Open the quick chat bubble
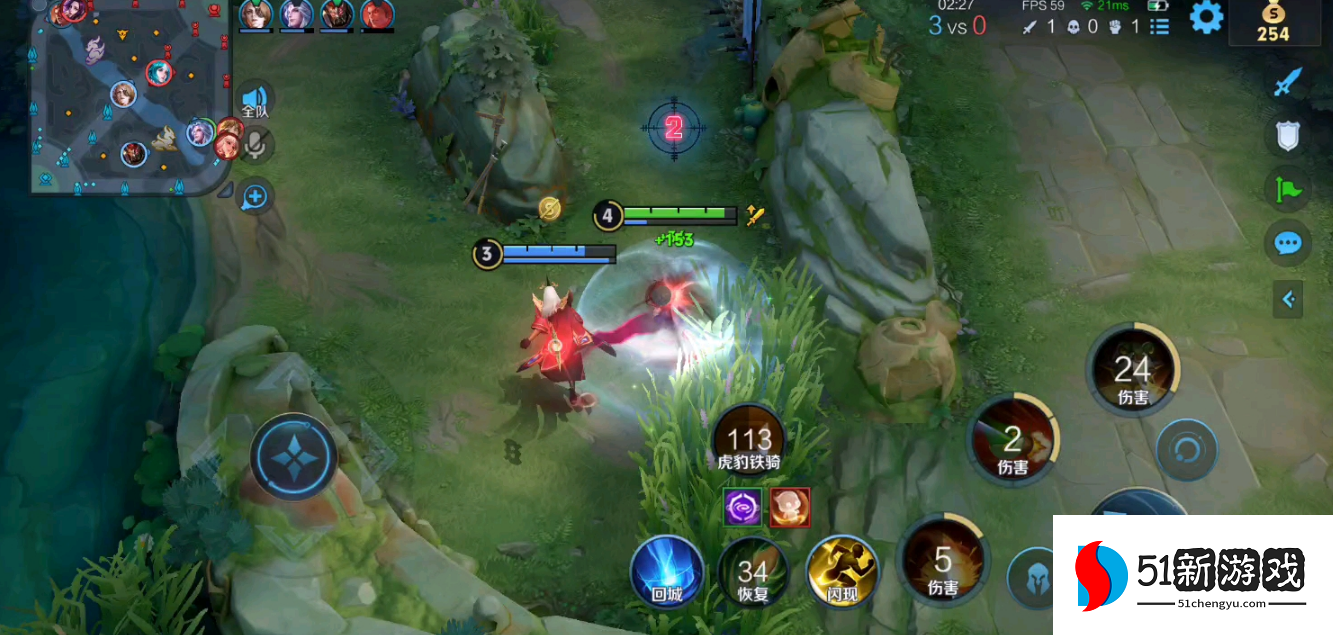The width and height of the screenshot is (1333, 635). tap(1287, 243)
